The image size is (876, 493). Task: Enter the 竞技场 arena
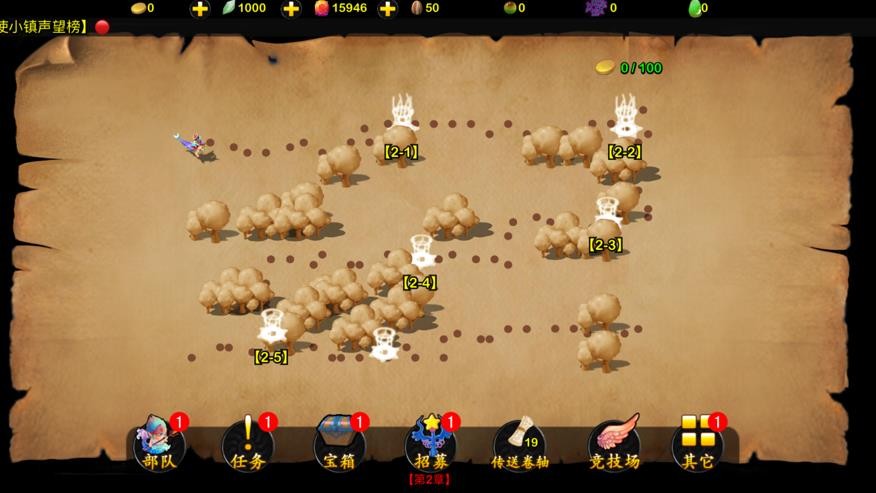(x=613, y=444)
